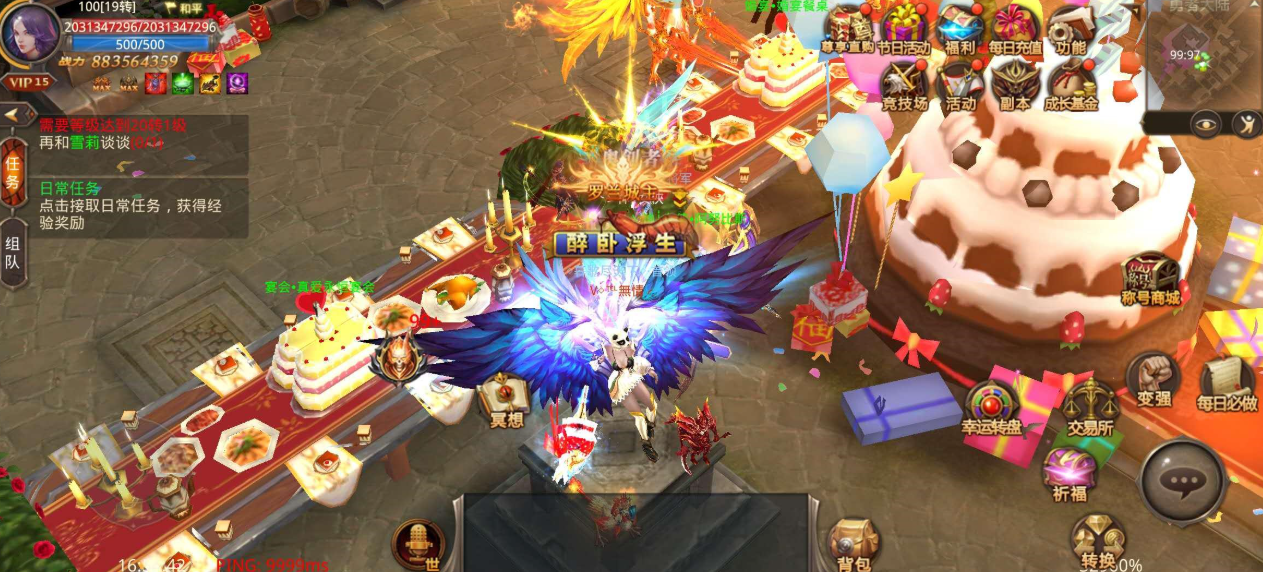This screenshot has height=572, width=1263.
Task: Click the minimap
Action: [x=1202, y=54]
